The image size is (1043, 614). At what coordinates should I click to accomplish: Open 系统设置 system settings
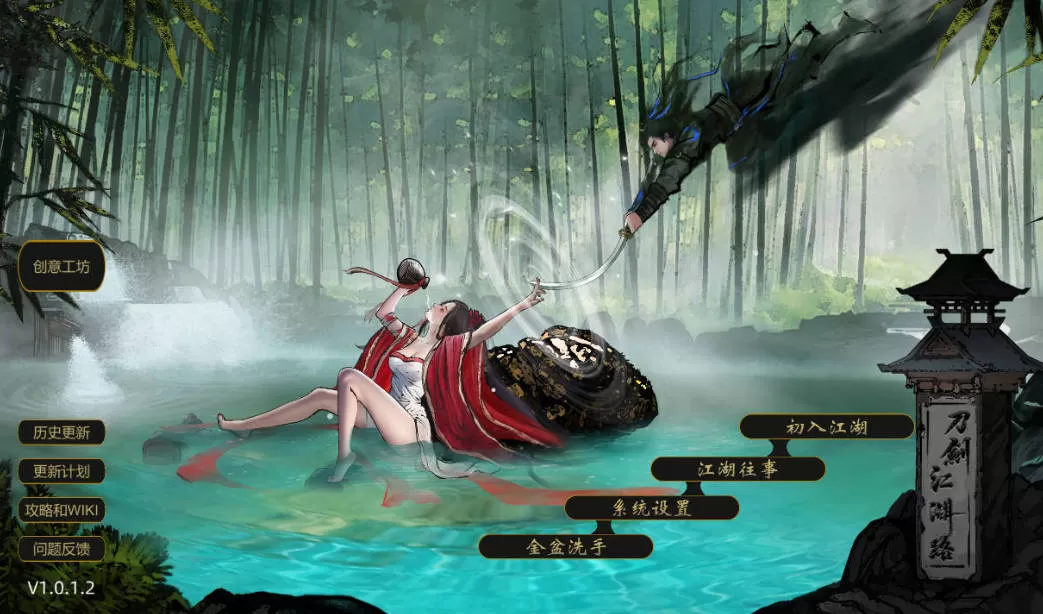click(651, 508)
